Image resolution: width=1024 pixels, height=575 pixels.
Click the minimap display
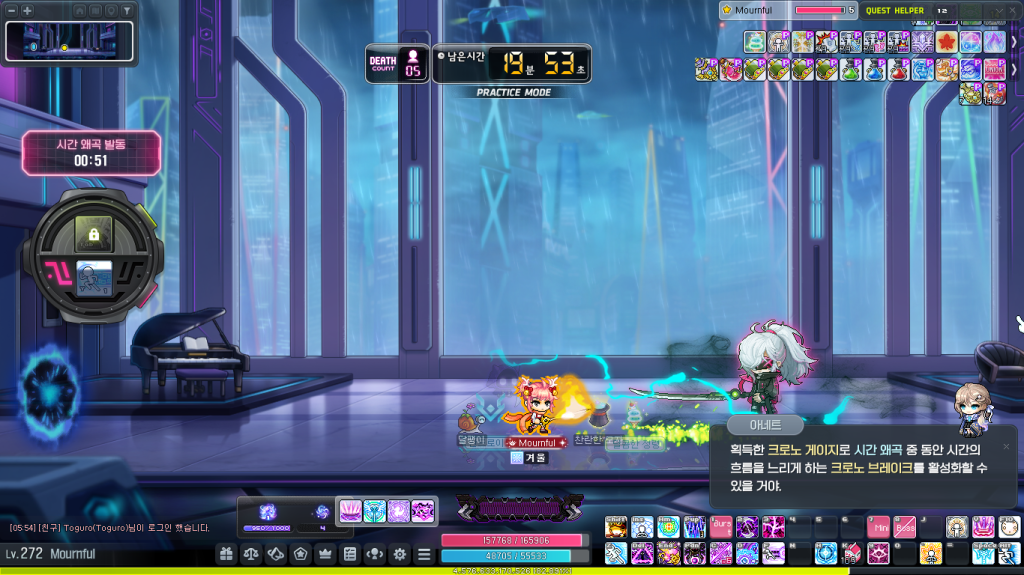pyautogui.click(x=63, y=41)
